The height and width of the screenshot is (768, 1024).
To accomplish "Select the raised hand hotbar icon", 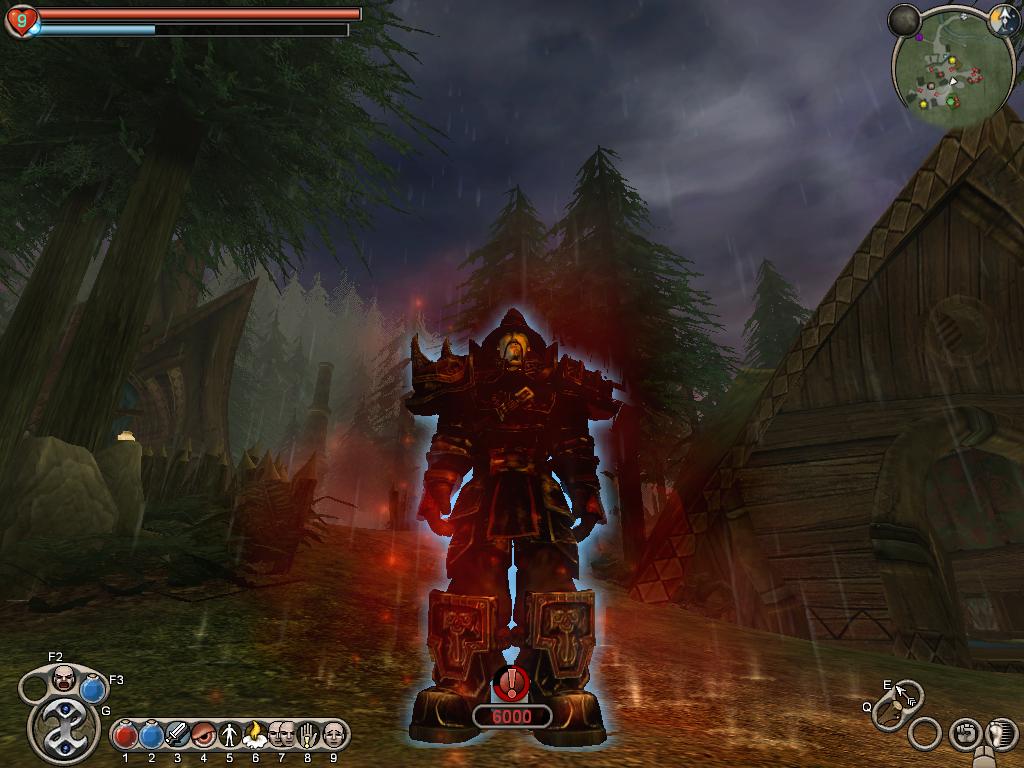I will tap(307, 736).
